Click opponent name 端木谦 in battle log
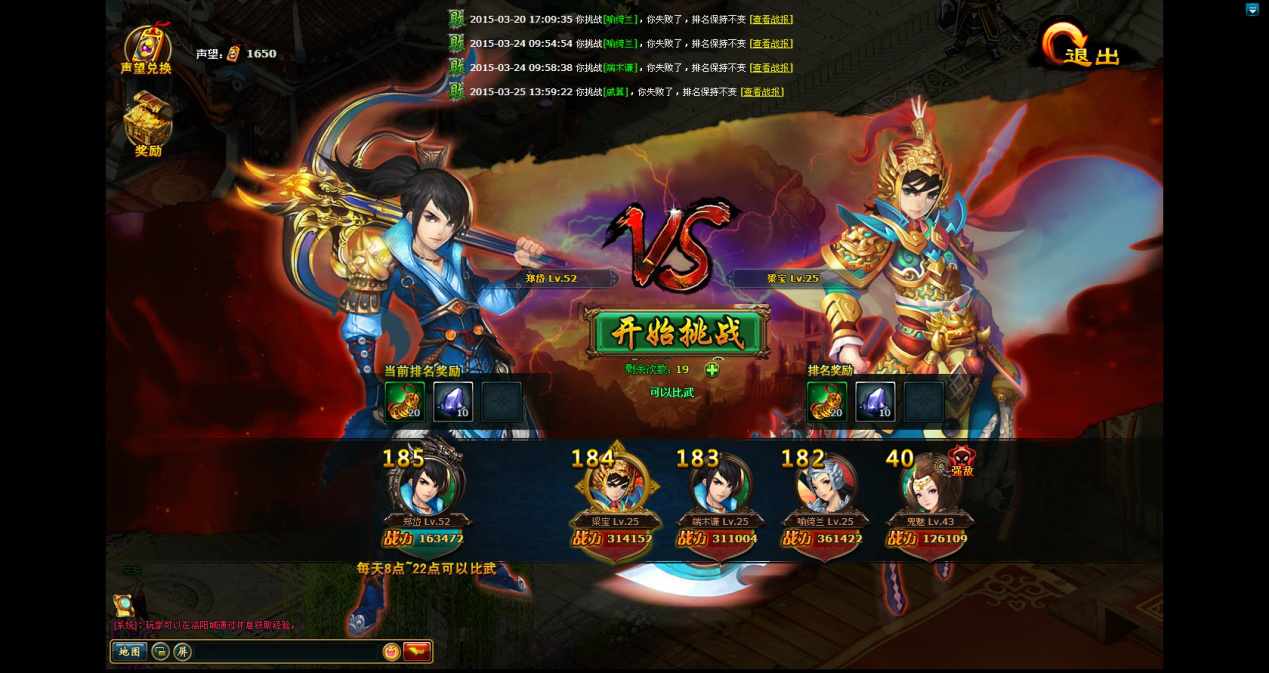The height and width of the screenshot is (673, 1269). [x=621, y=68]
